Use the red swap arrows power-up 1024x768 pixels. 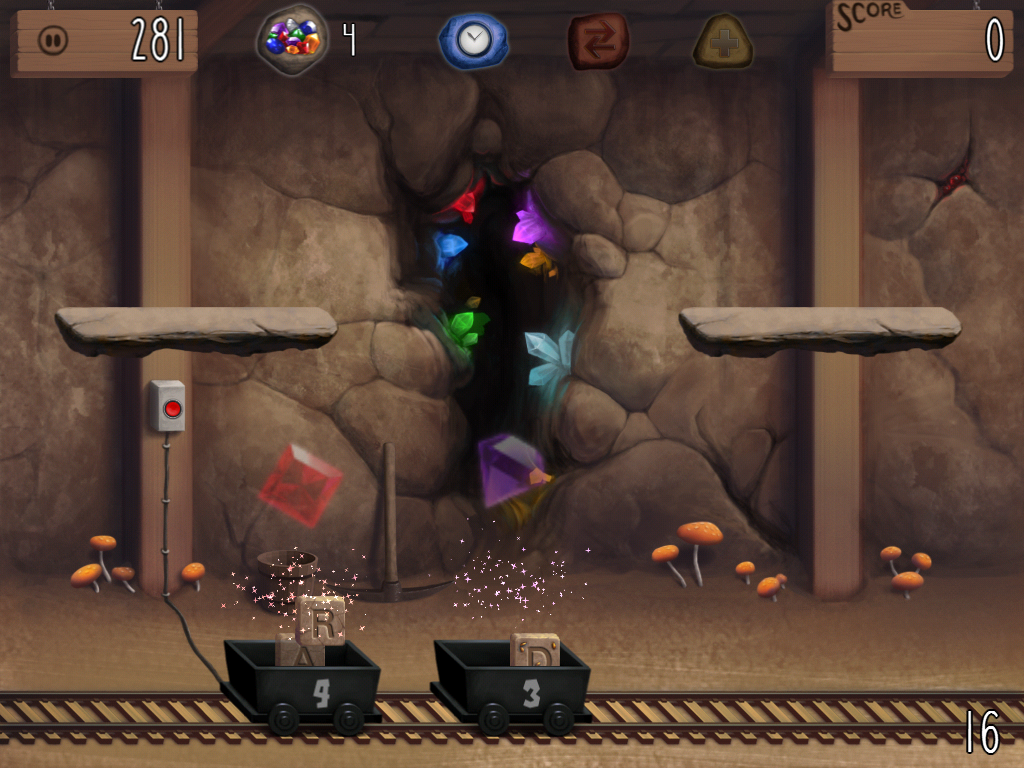coord(598,41)
